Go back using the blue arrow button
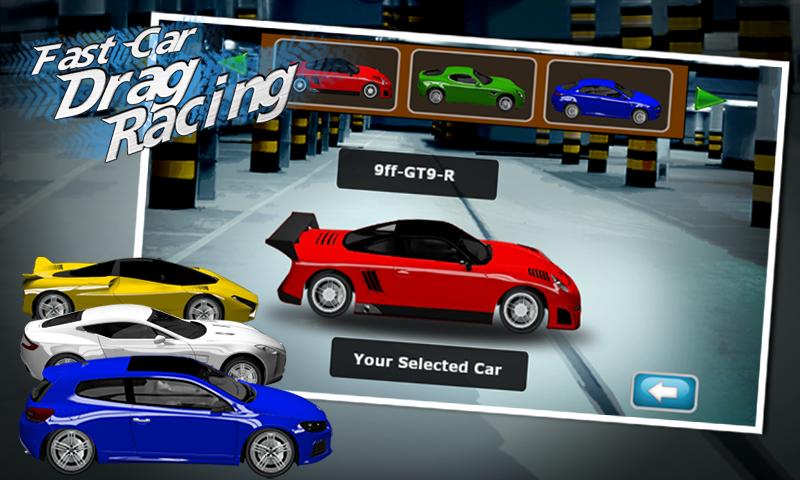800x480 pixels. [x=664, y=391]
